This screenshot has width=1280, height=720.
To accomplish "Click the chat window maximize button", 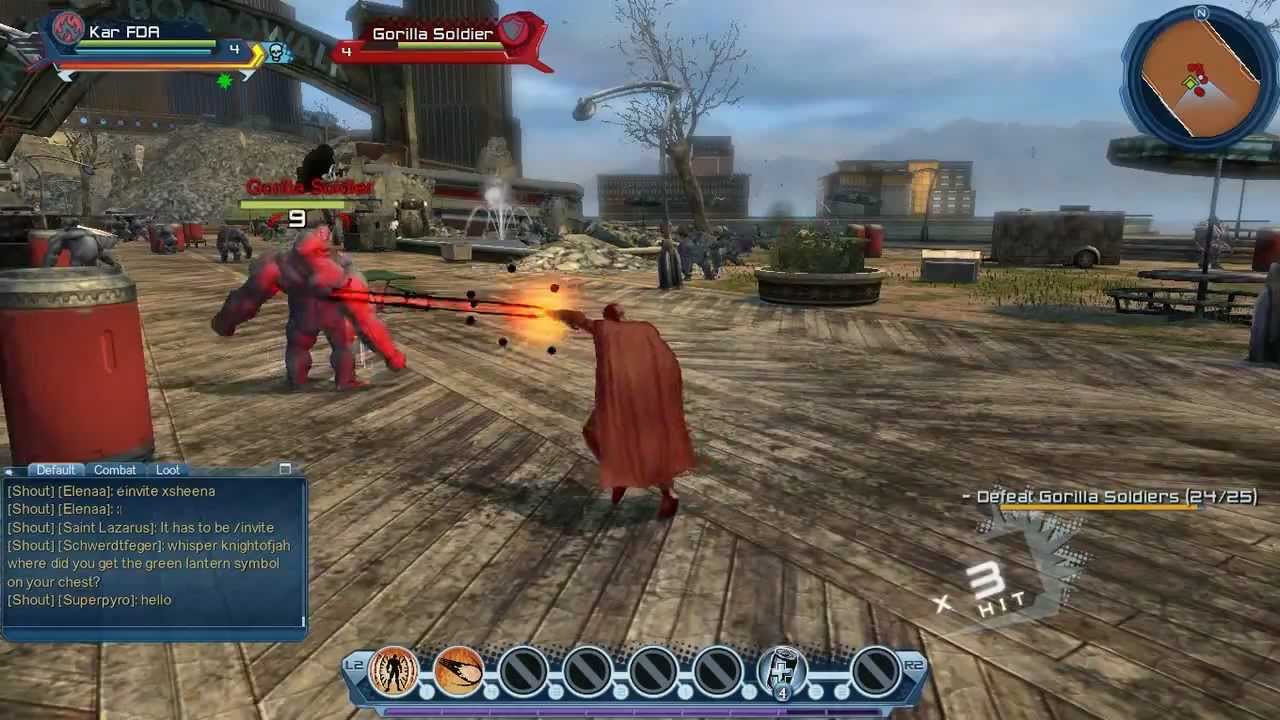I will (x=285, y=469).
